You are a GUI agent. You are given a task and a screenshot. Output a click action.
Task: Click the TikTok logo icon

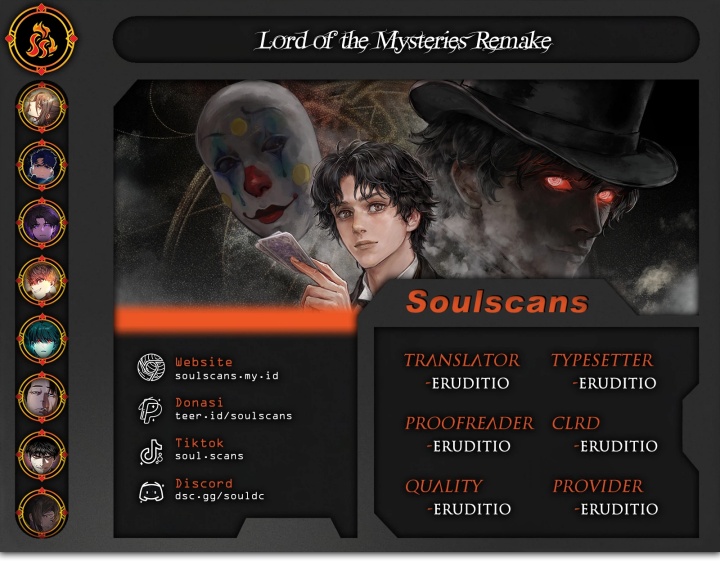tap(151, 451)
